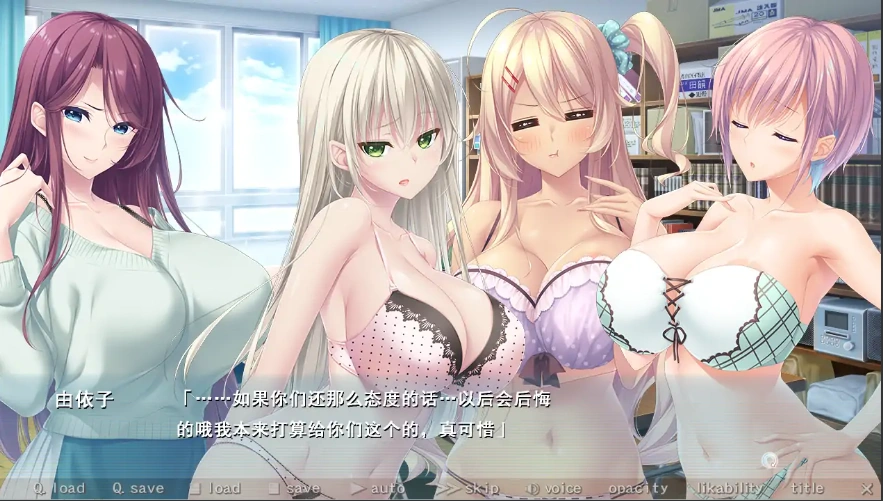Viewport: 883px width, 501px height.
Task: Return to the title screen
Action: (x=808, y=489)
